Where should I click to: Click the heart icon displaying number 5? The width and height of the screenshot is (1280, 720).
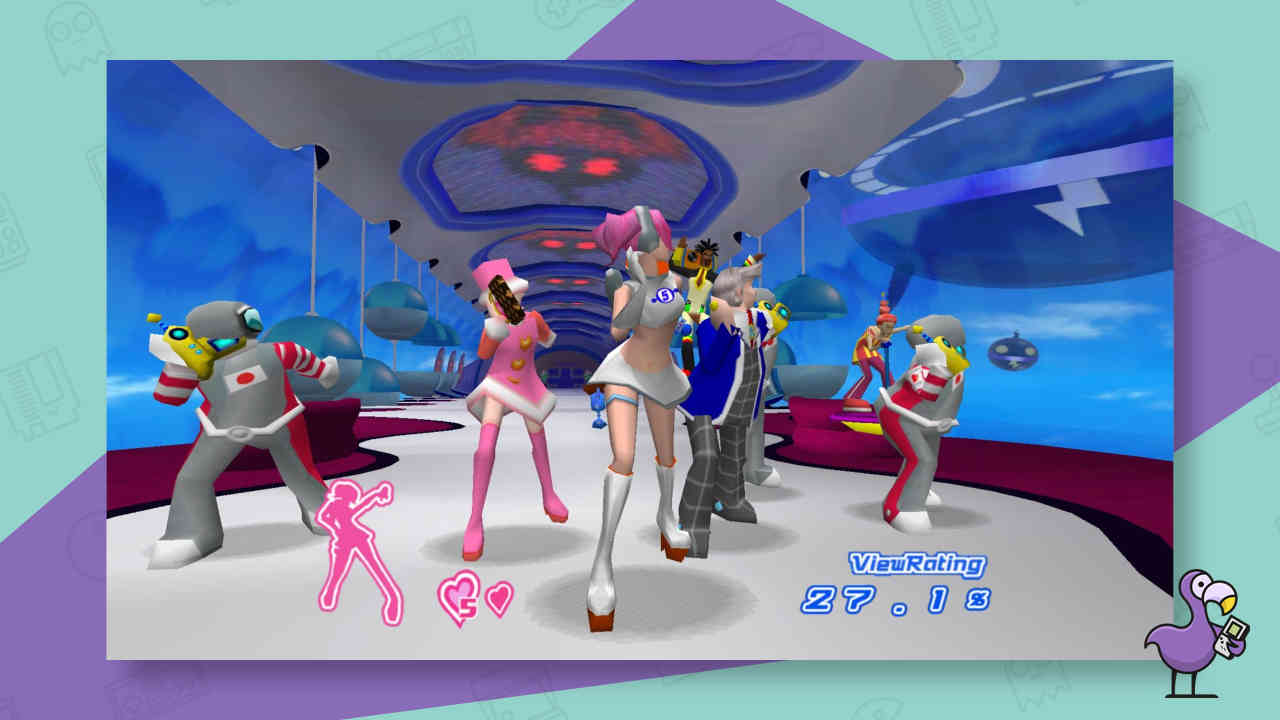tap(461, 594)
